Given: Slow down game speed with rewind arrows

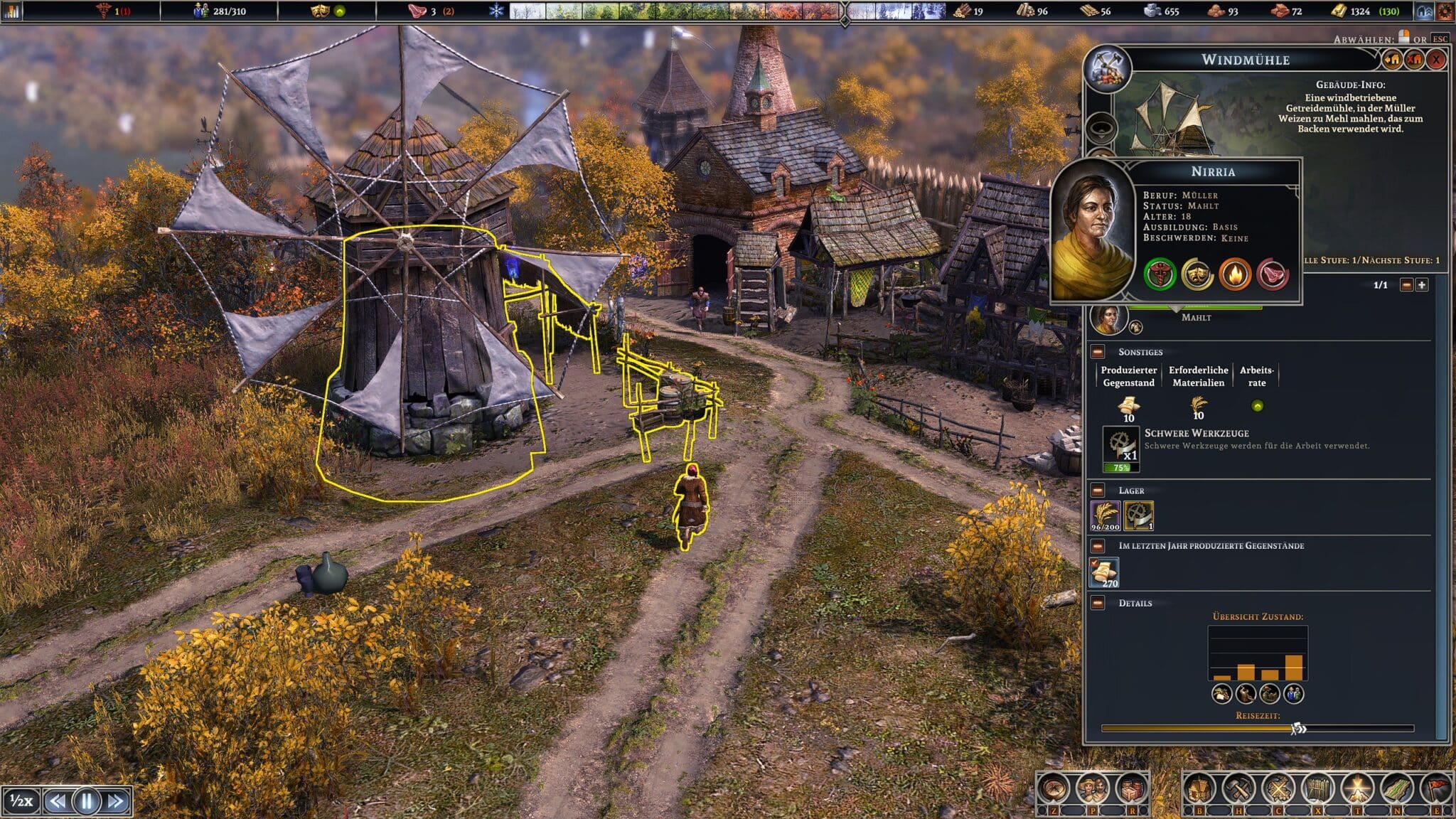Looking at the screenshot, I should click(x=57, y=801).
